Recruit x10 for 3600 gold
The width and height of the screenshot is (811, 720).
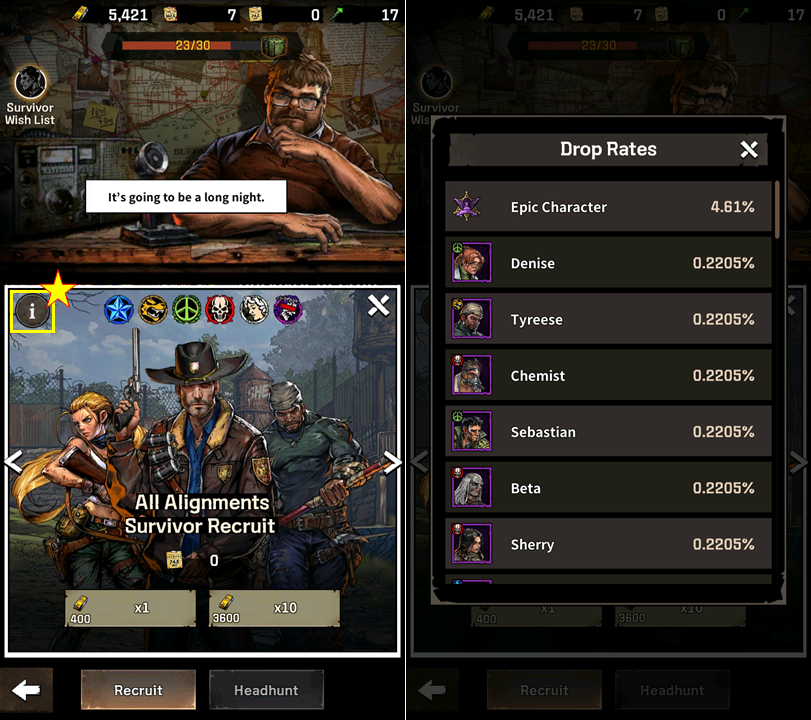pyautogui.click(x=274, y=607)
